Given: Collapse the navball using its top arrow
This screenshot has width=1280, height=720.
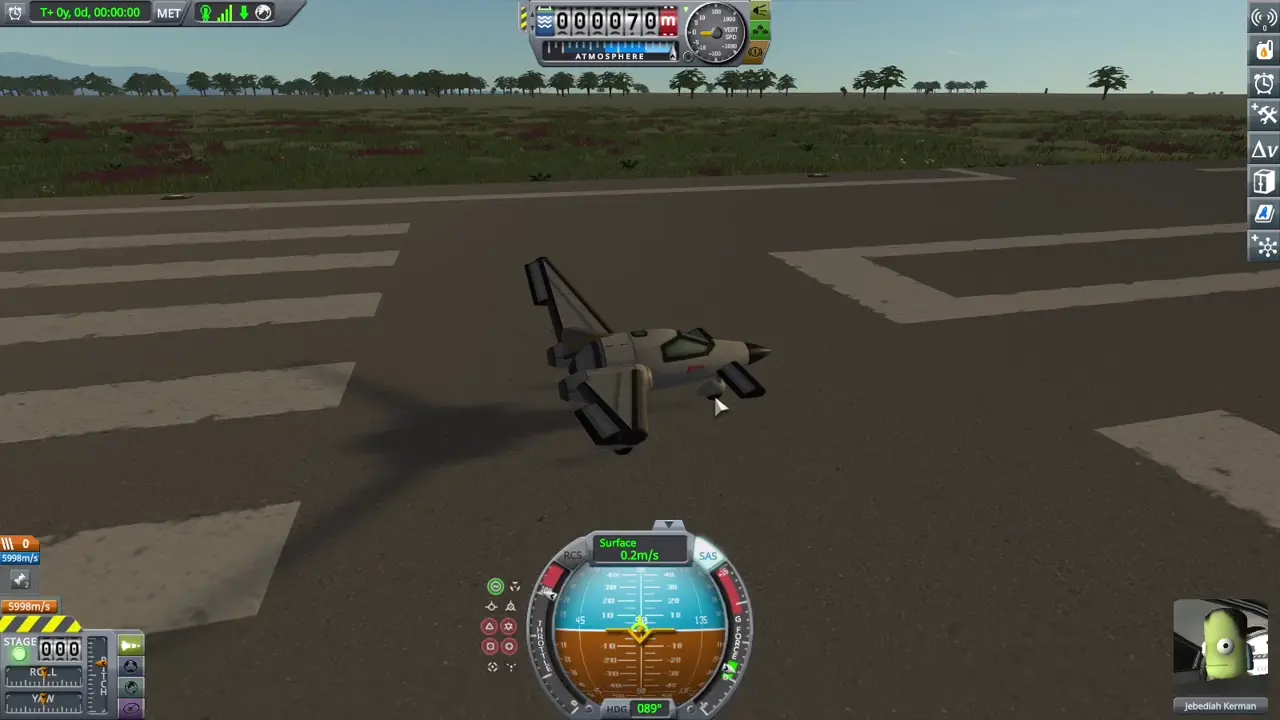Looking at the screenshot, I should coord(667,523).
